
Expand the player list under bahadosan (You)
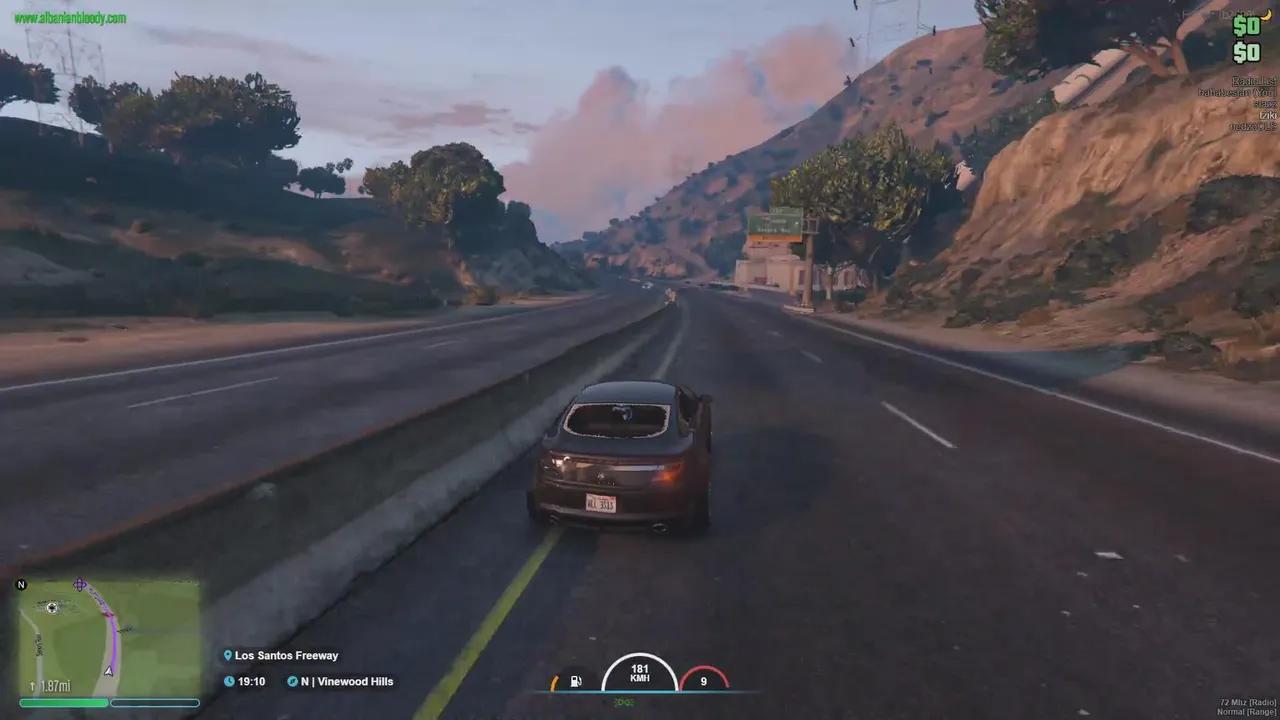point(1234,93)
